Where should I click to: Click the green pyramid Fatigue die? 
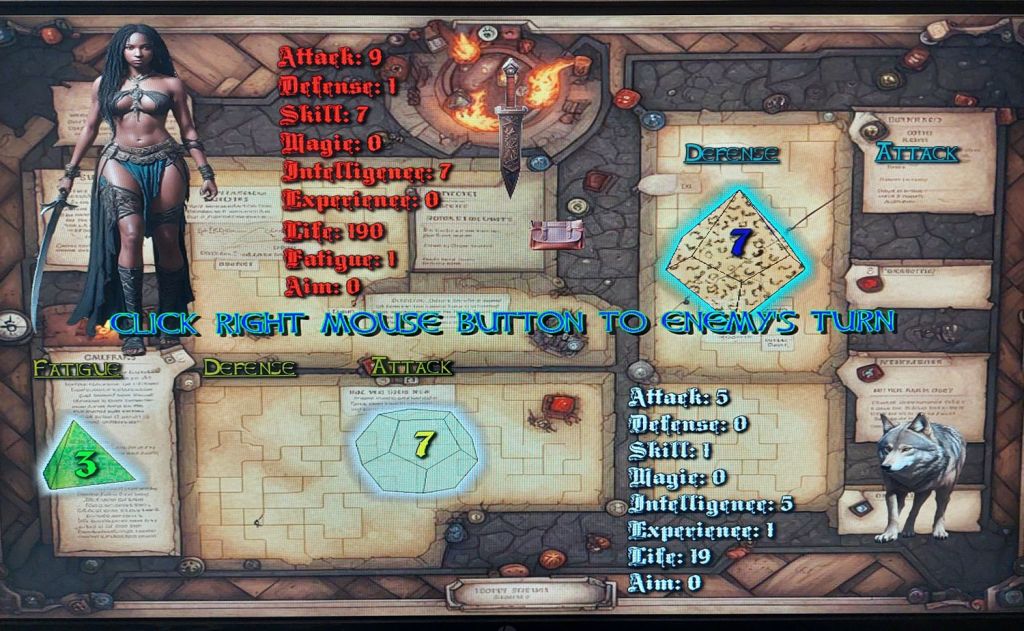tap(87, 457)
